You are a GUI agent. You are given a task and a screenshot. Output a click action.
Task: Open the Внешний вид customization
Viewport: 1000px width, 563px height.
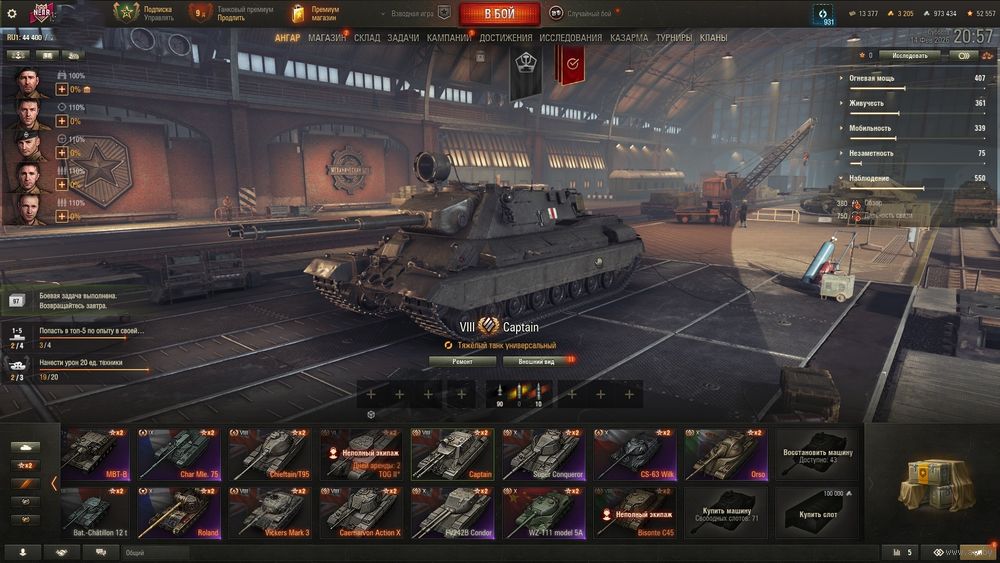pyautogui.click(x=536, y=361)
